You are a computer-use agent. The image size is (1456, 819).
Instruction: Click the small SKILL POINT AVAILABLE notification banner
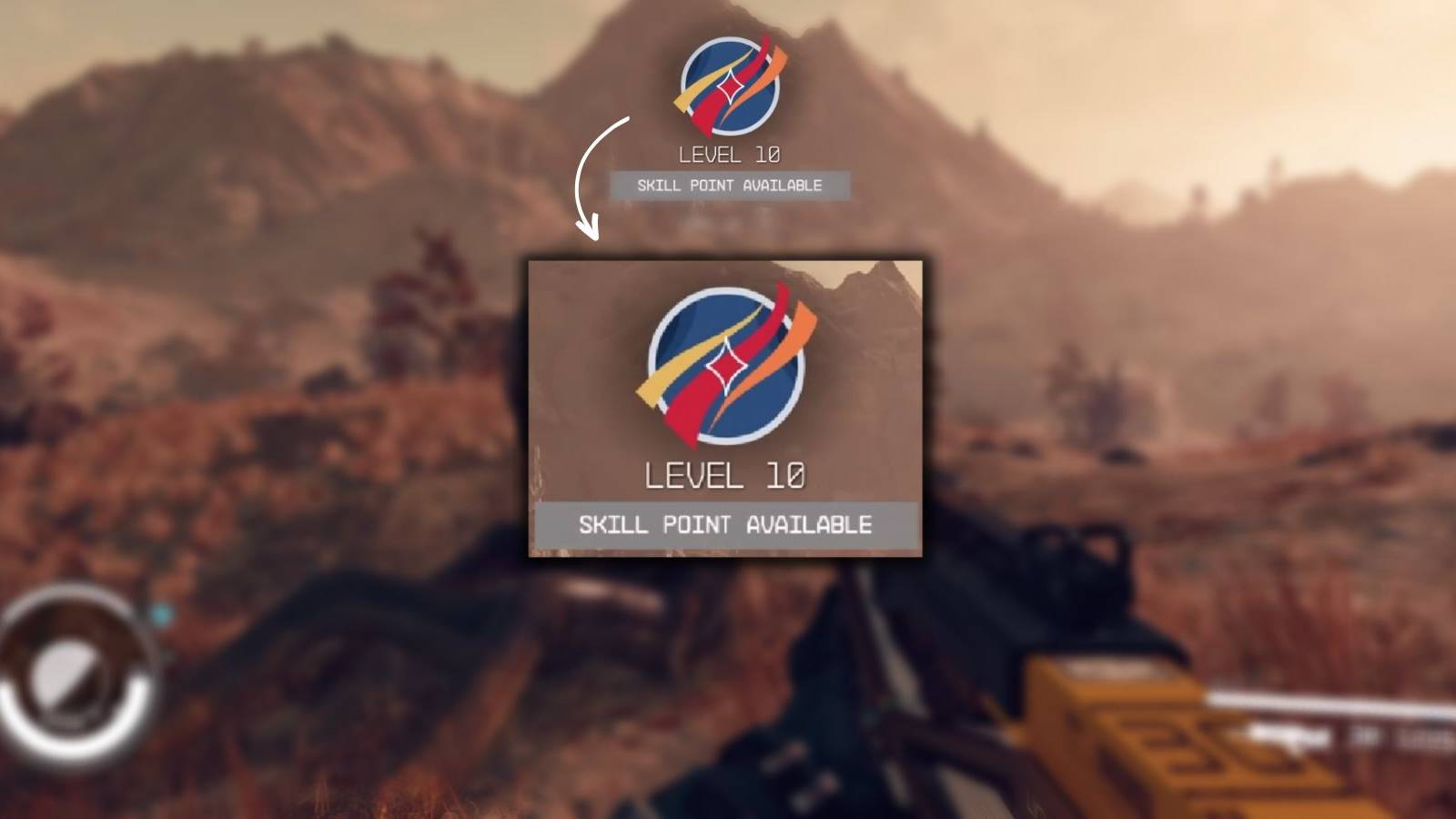point(728,187)
